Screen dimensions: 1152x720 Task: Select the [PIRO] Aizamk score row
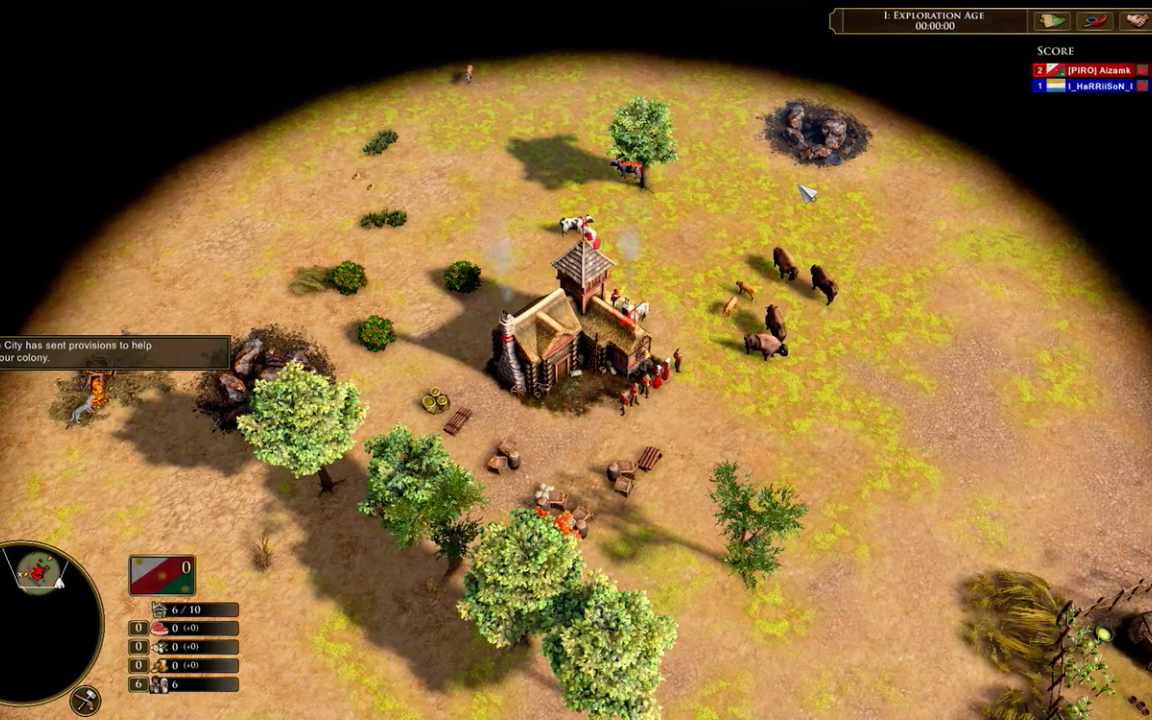[1090, 70]
